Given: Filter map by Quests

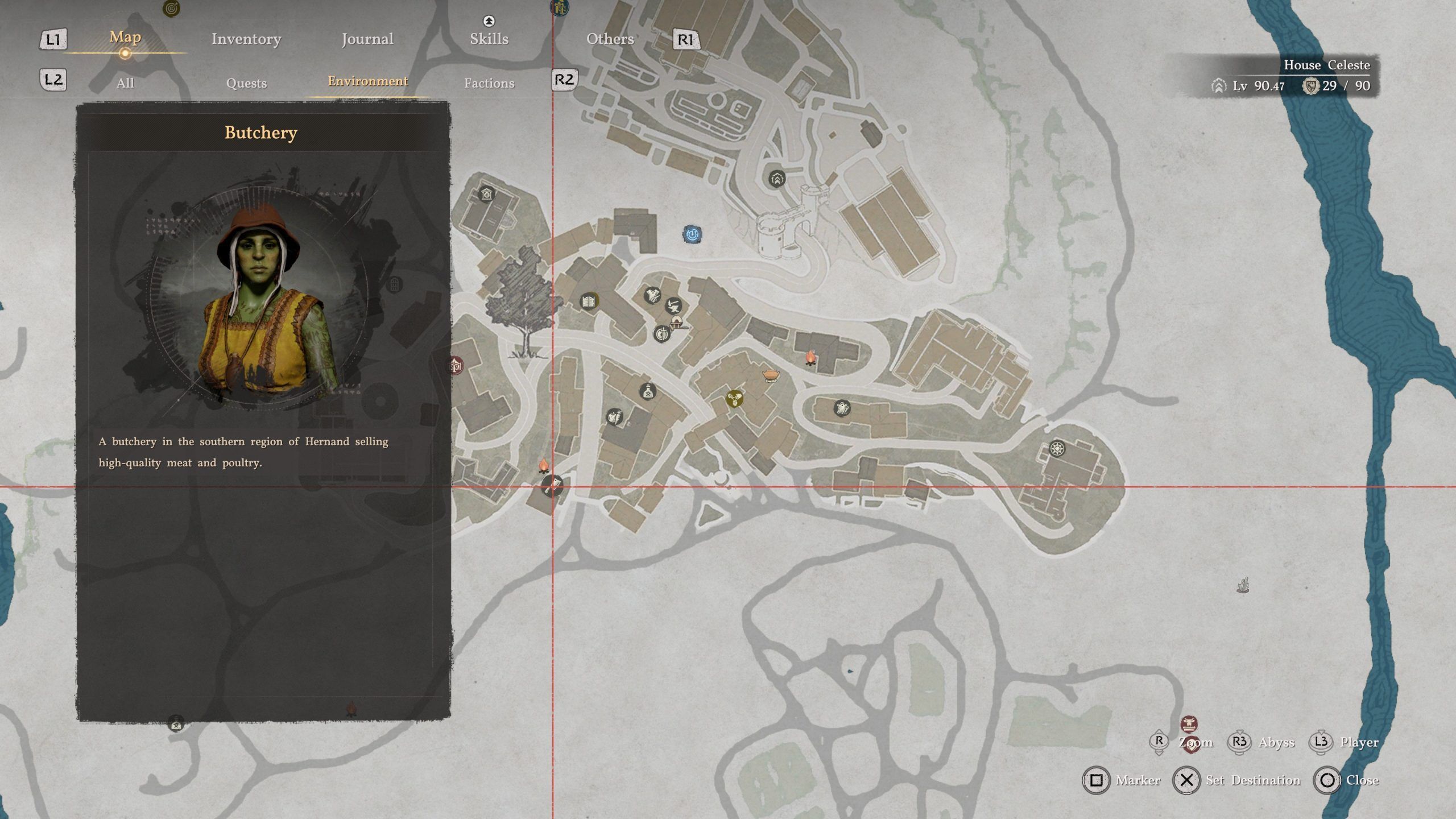Looking at the screenshot, I should [246, 83].
